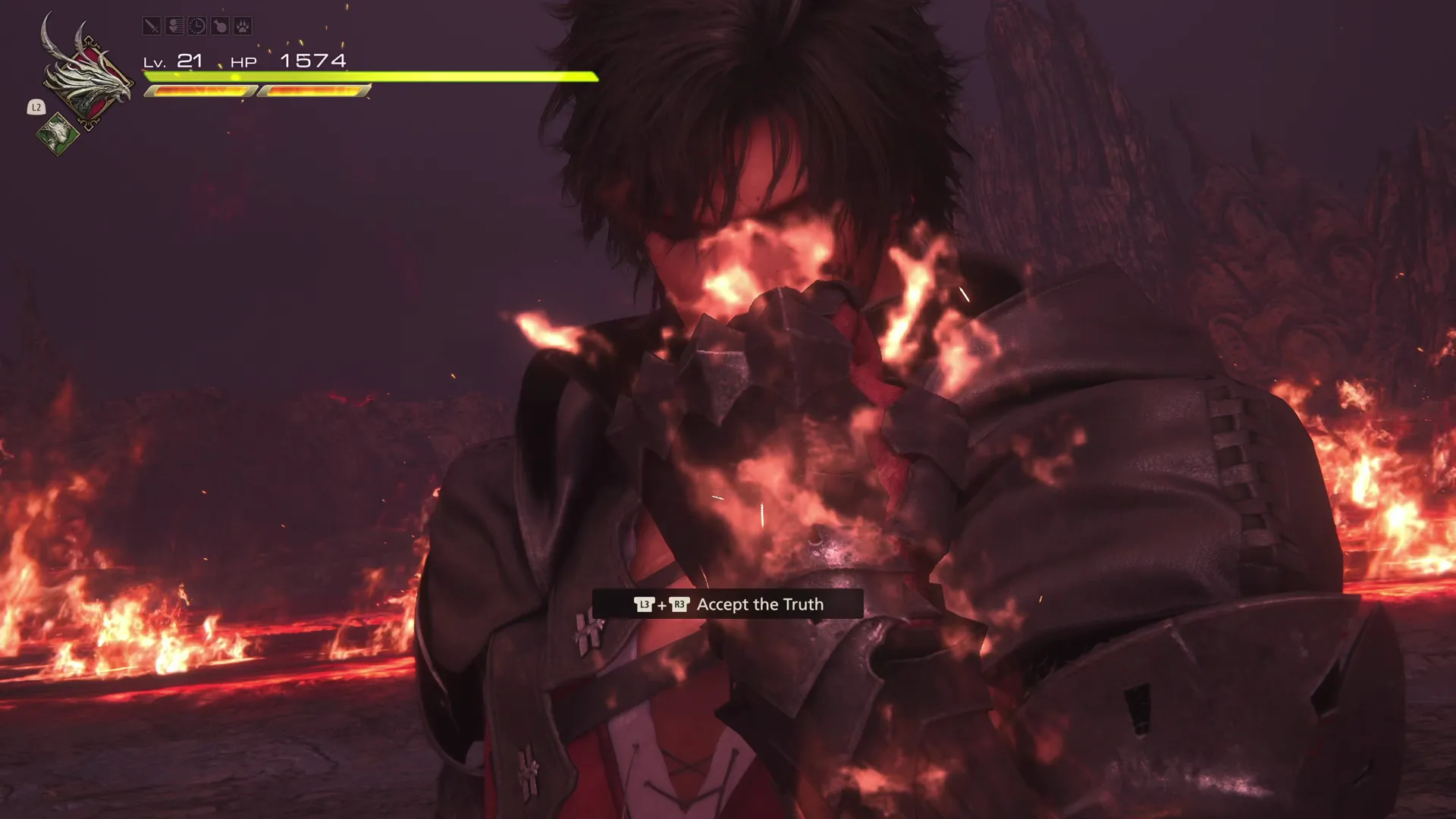This screenshot has width=1456, height=819.
Task: Activate the Accept the Truth prompt
Action: point(761,604)
